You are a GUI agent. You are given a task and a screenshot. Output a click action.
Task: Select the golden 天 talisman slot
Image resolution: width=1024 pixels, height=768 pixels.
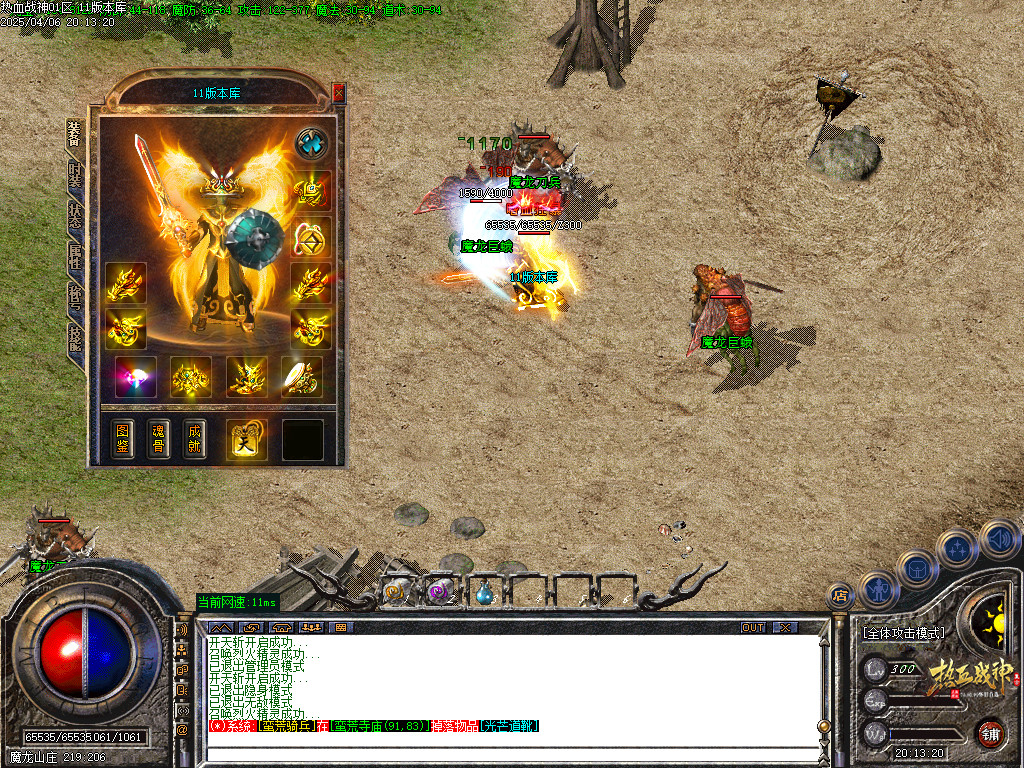[x=247, y=439]
